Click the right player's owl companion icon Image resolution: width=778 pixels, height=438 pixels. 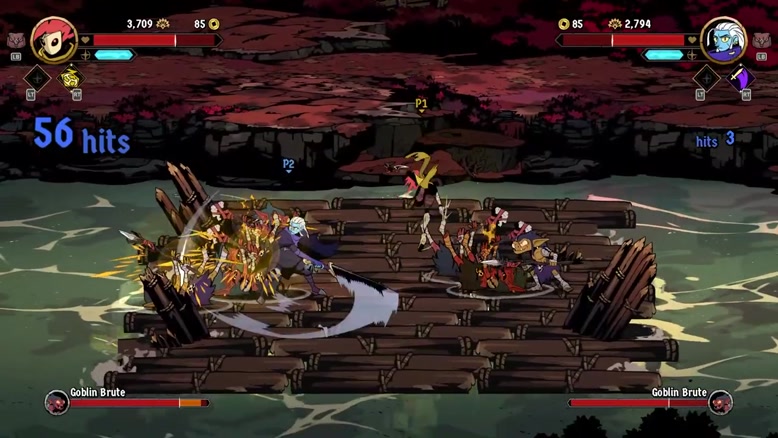pos(762,41)
